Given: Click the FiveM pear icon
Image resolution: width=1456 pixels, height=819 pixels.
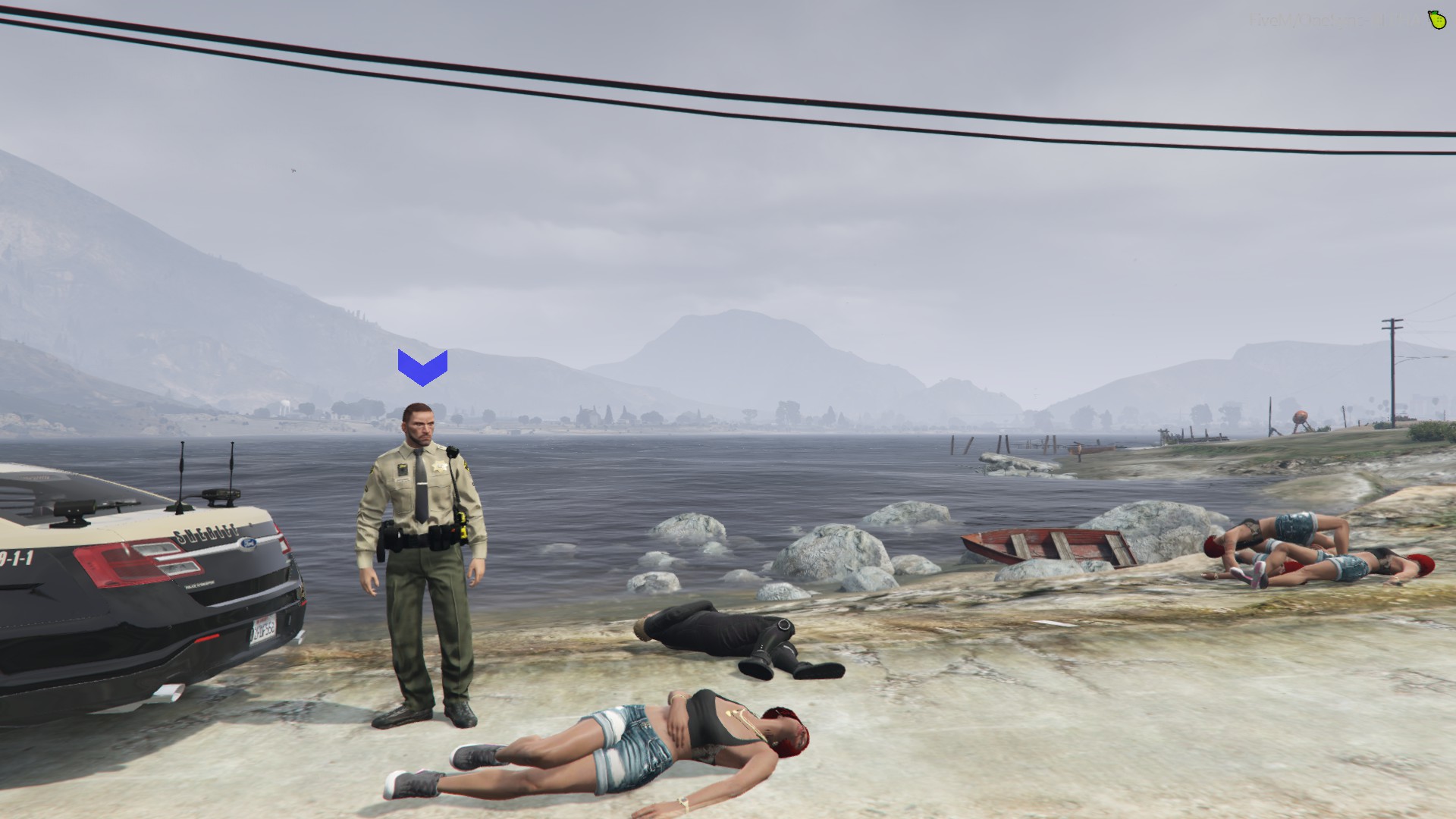Looking at the screenshot, I should click(1436, 20).
